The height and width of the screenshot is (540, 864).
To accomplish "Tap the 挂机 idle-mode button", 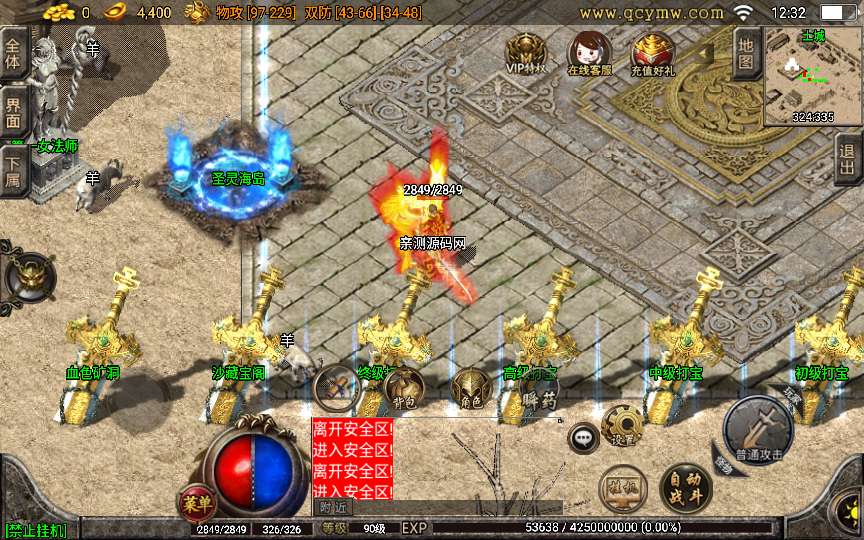I will coord(622,487).
